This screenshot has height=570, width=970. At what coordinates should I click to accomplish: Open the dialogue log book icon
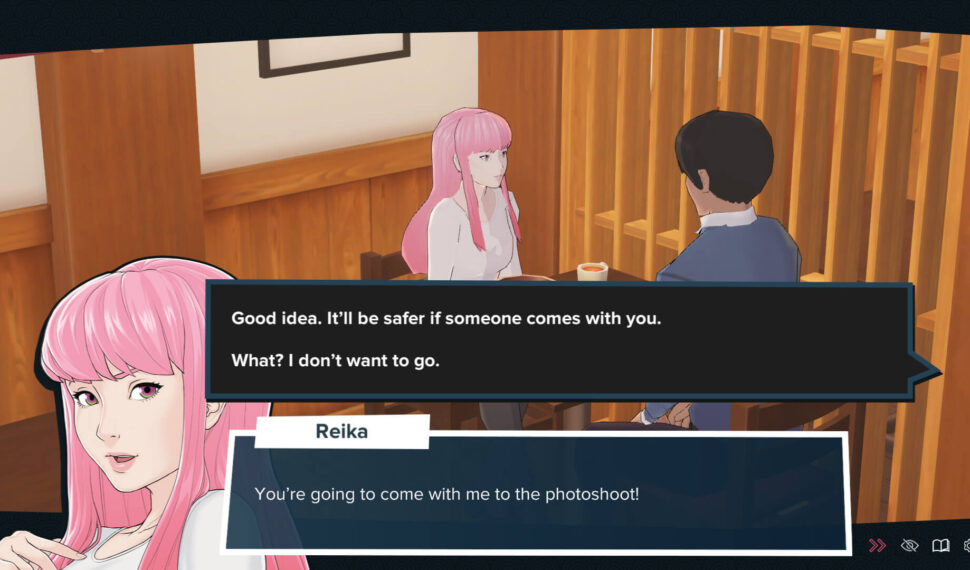tap(940, 545)
